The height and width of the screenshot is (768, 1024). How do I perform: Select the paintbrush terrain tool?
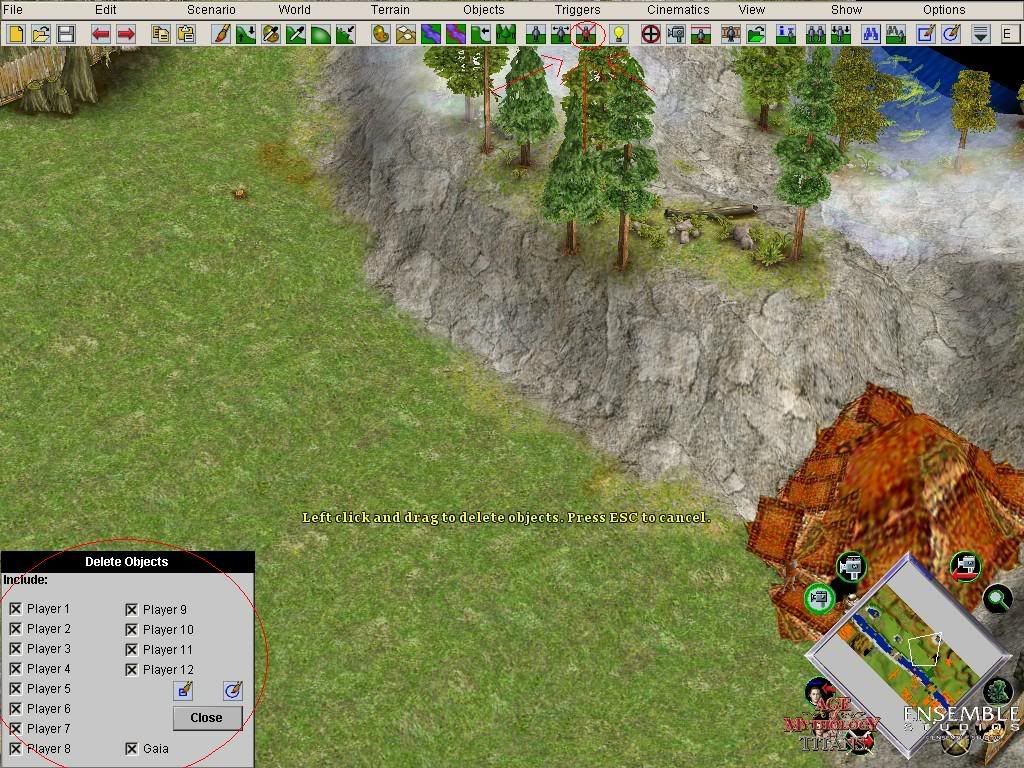[222, 34]
